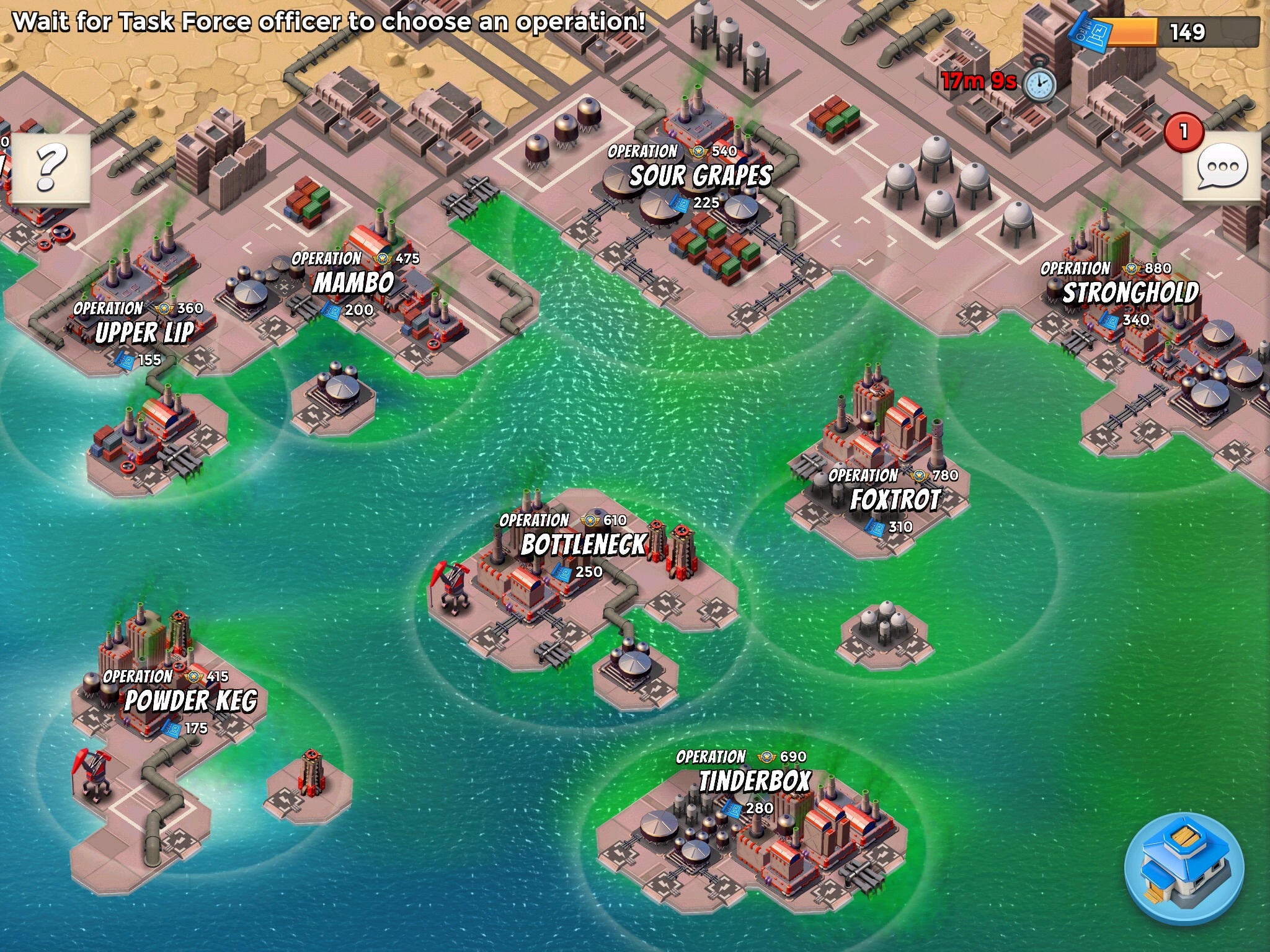Pick Operation Stronghold
1270x952 pixels.
click(1130, 293)
